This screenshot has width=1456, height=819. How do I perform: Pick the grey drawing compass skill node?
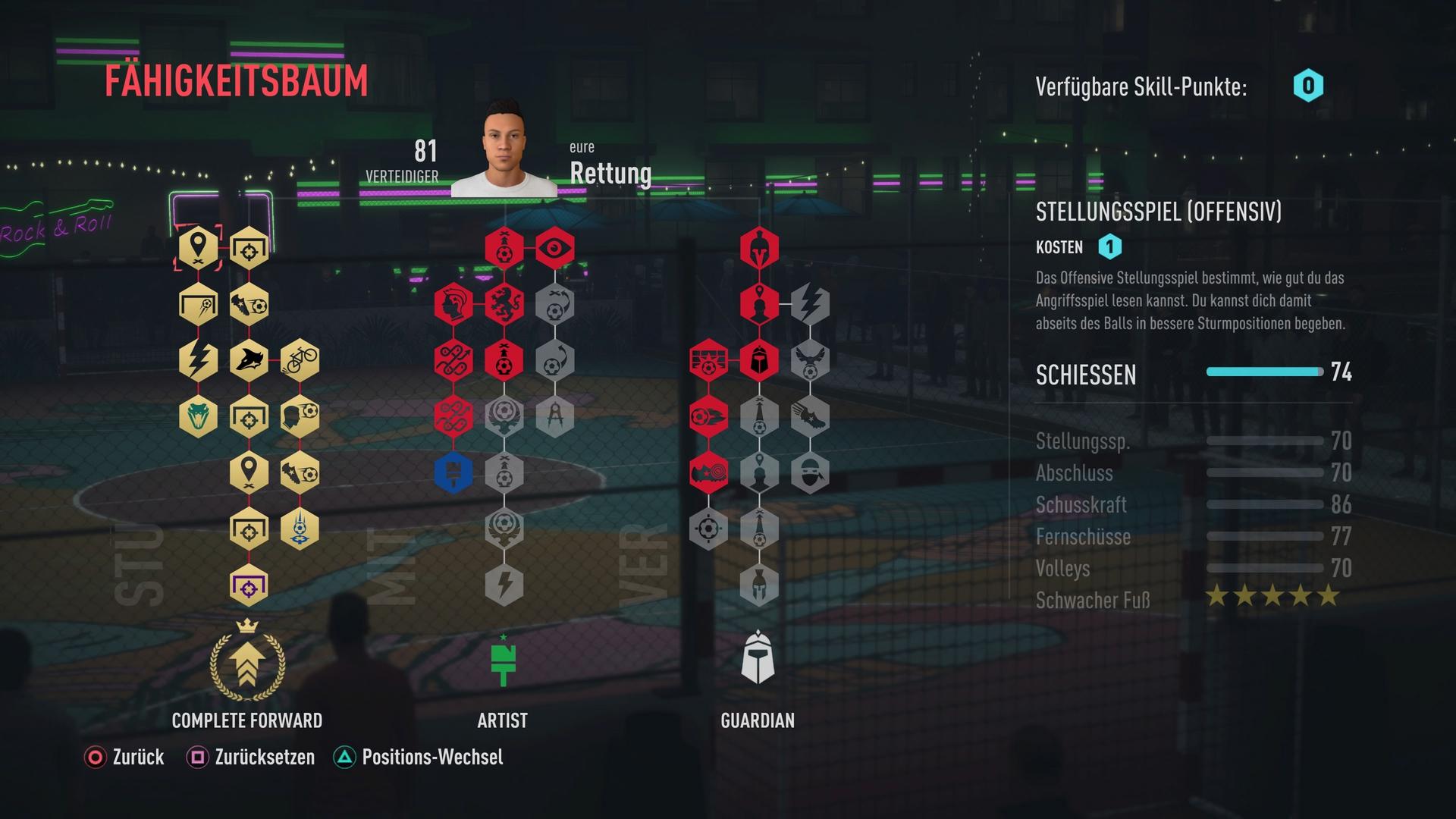point(555,416)
